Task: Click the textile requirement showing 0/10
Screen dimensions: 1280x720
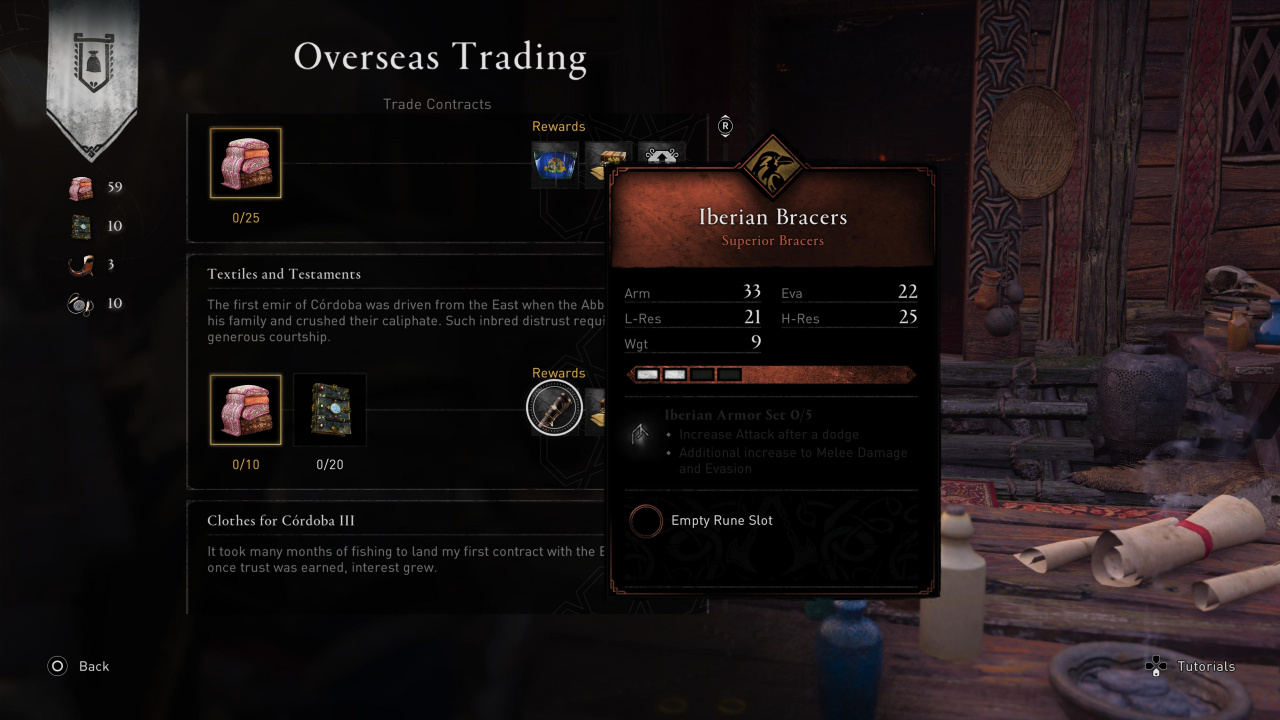Action: tap(245, 410)
